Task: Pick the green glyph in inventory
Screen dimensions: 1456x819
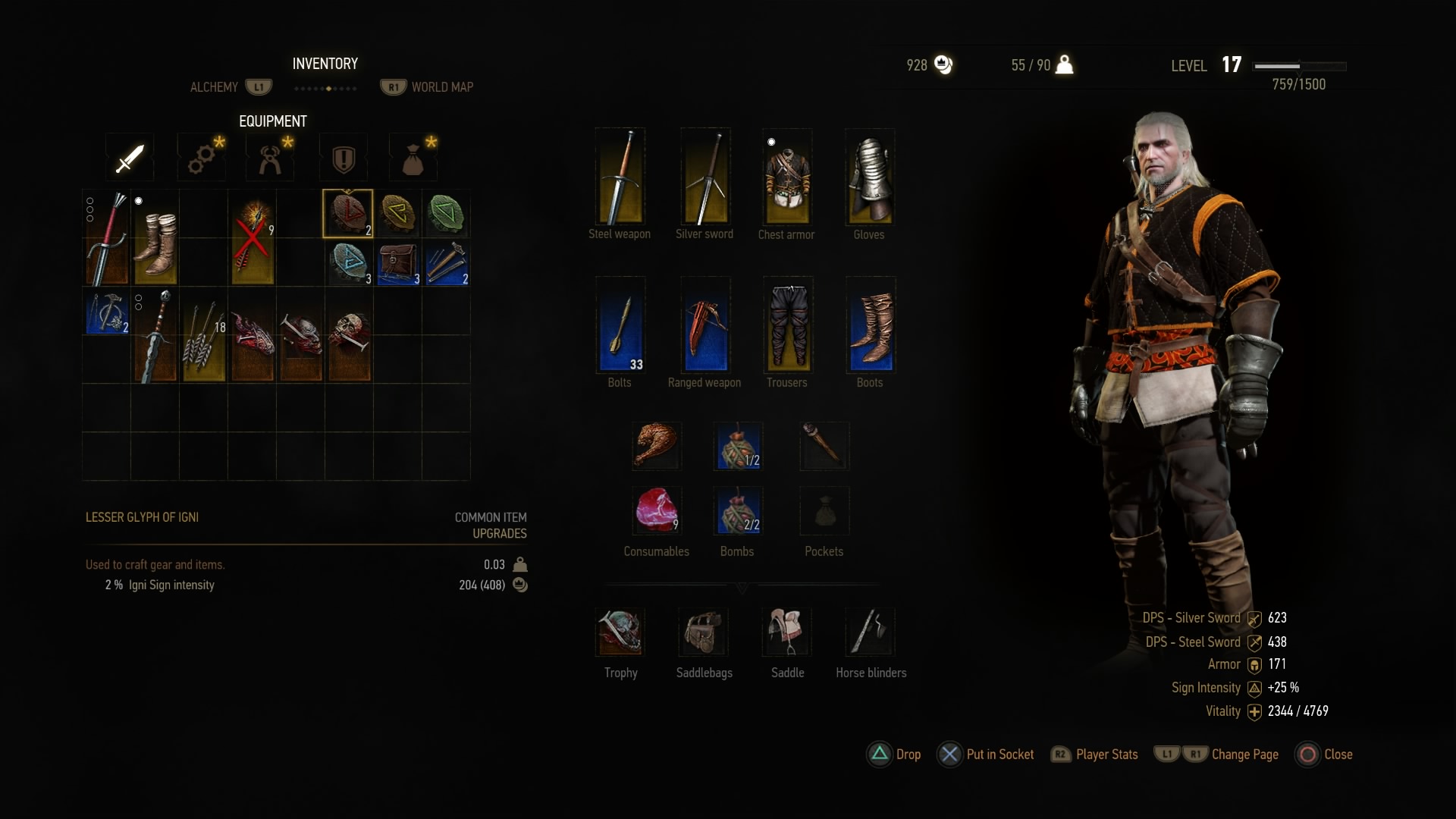Action: (445, 214)
